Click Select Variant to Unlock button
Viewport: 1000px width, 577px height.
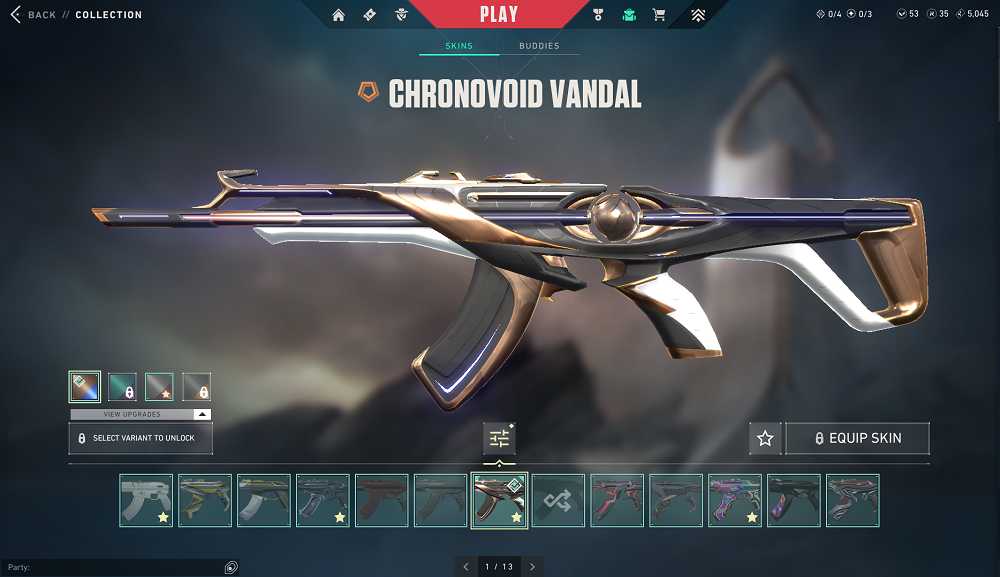[x=140, y=438]
